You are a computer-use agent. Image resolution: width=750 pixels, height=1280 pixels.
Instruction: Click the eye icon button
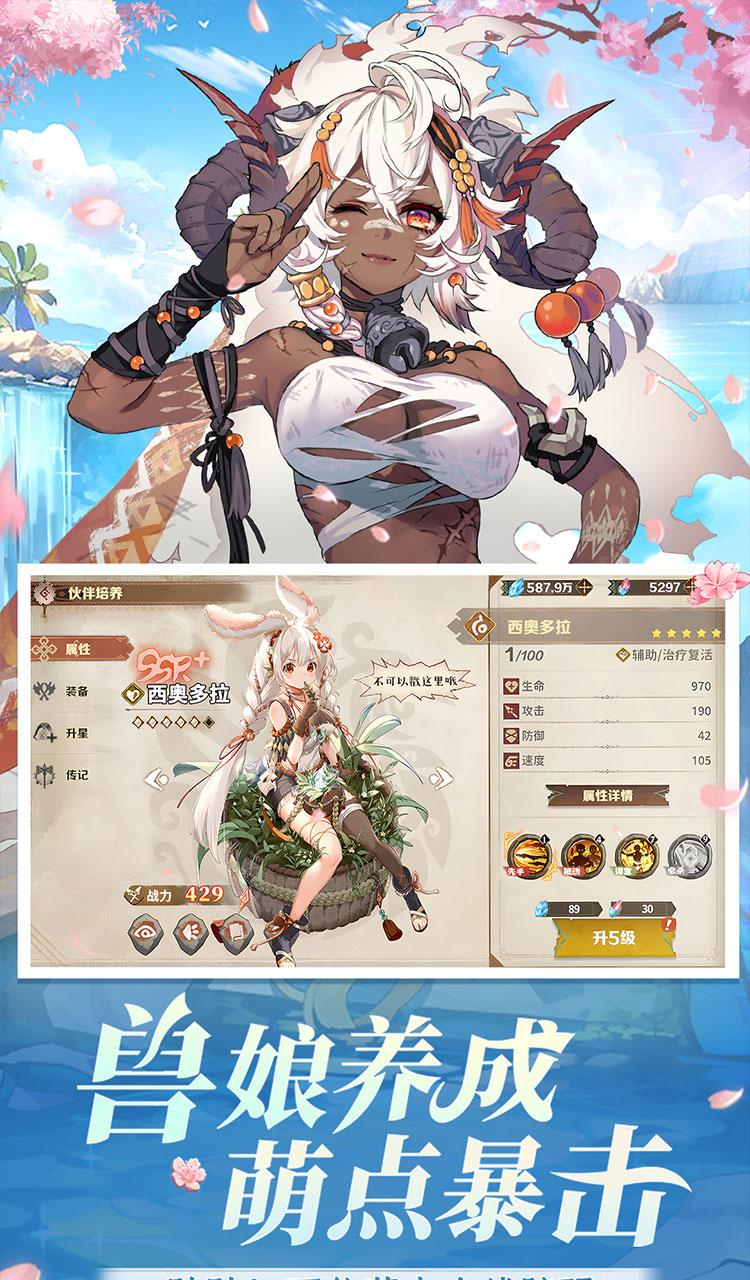click(145, 932)
